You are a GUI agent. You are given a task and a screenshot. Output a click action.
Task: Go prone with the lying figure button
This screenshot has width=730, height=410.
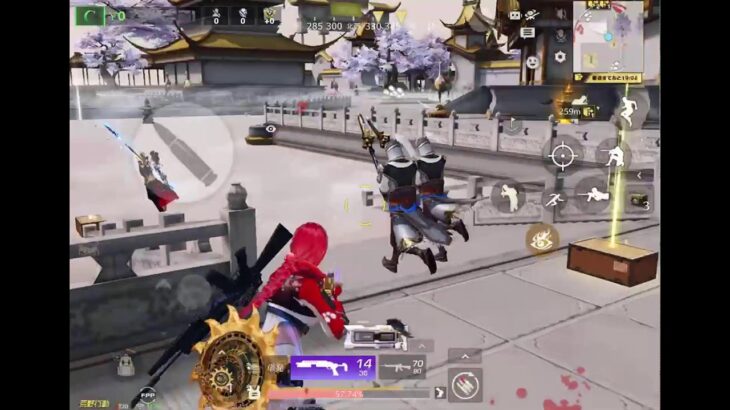pyautogui.click(x=594, y=195)
